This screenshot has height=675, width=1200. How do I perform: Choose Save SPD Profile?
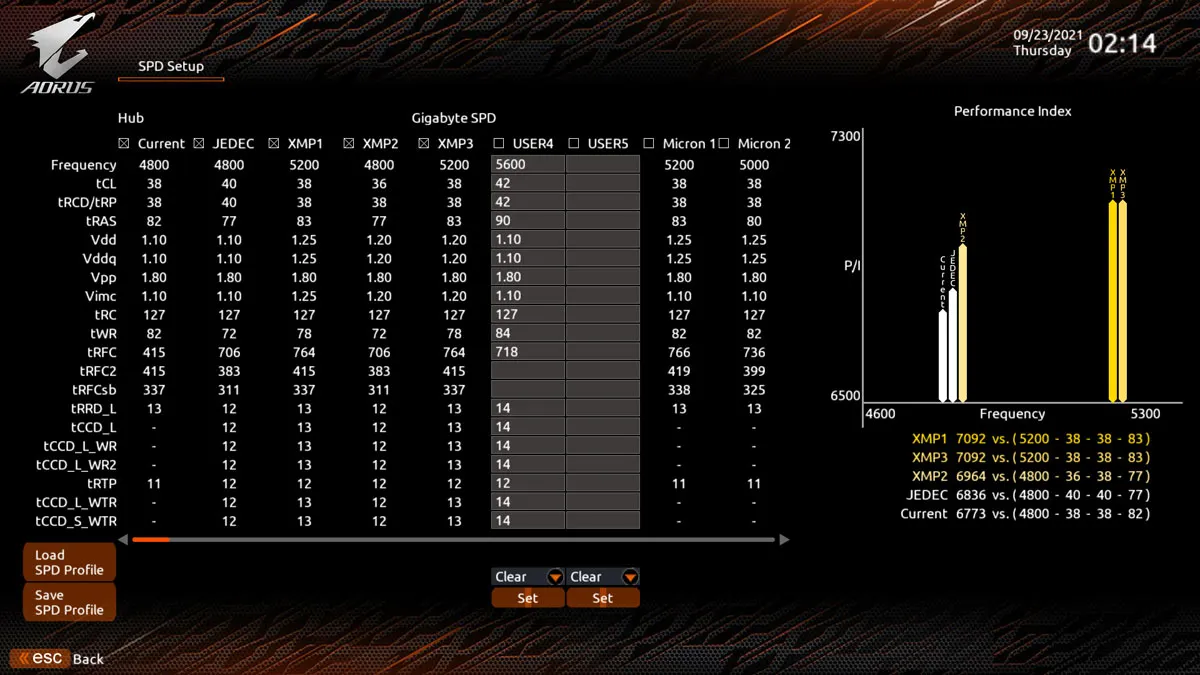(69, 602)
